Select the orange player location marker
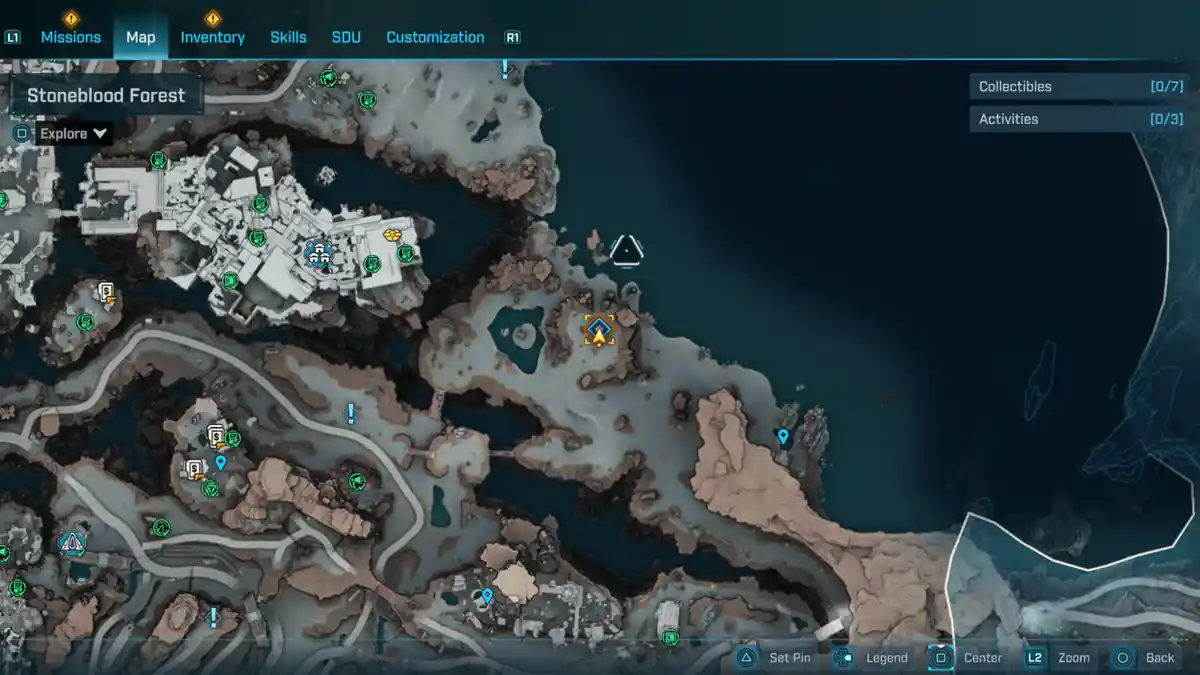Image resolution: width=1200 pixels, height=675 pixels. coord(599,330)
